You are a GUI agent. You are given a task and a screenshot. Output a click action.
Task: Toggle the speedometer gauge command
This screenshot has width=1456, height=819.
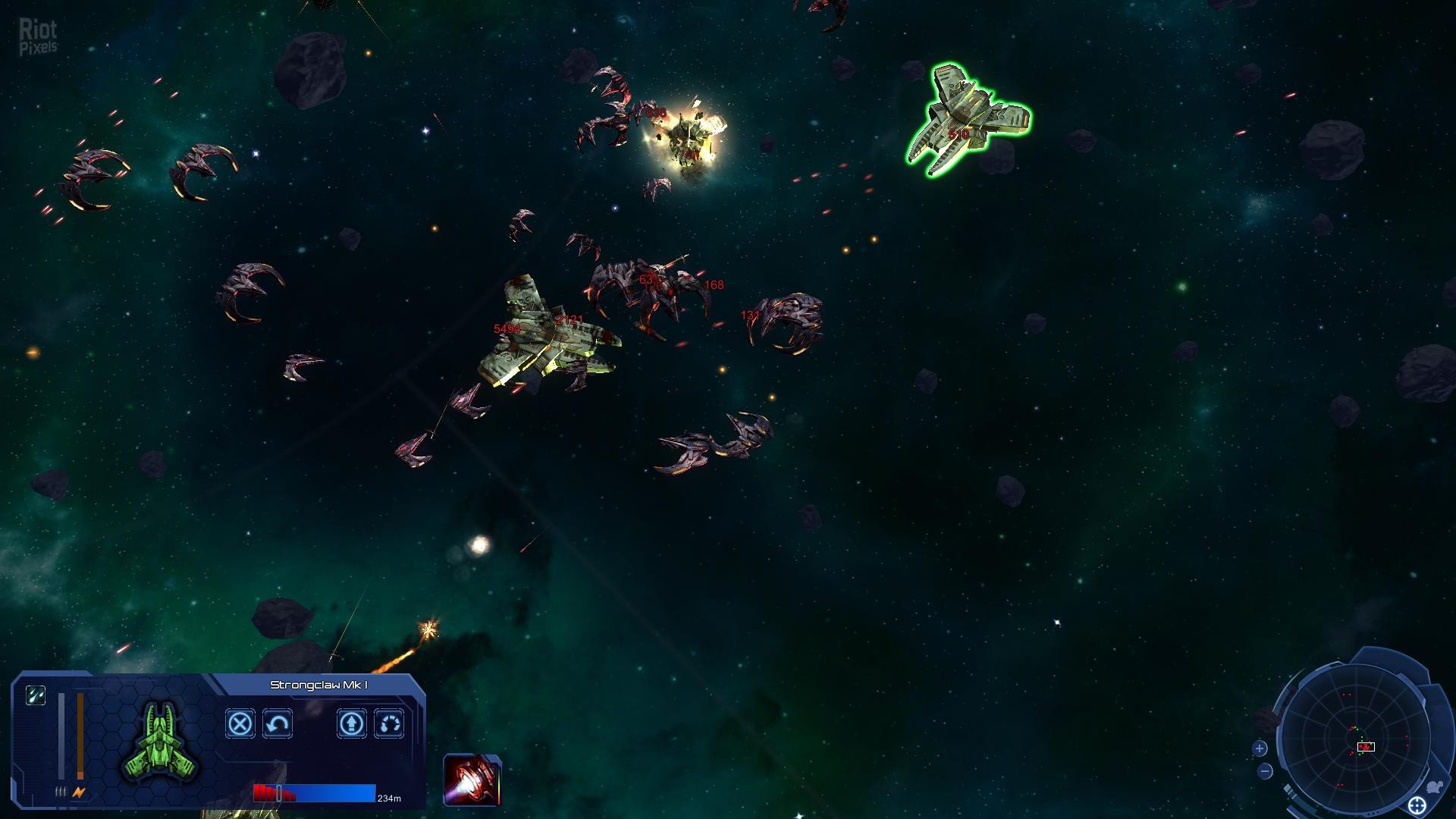389,723
